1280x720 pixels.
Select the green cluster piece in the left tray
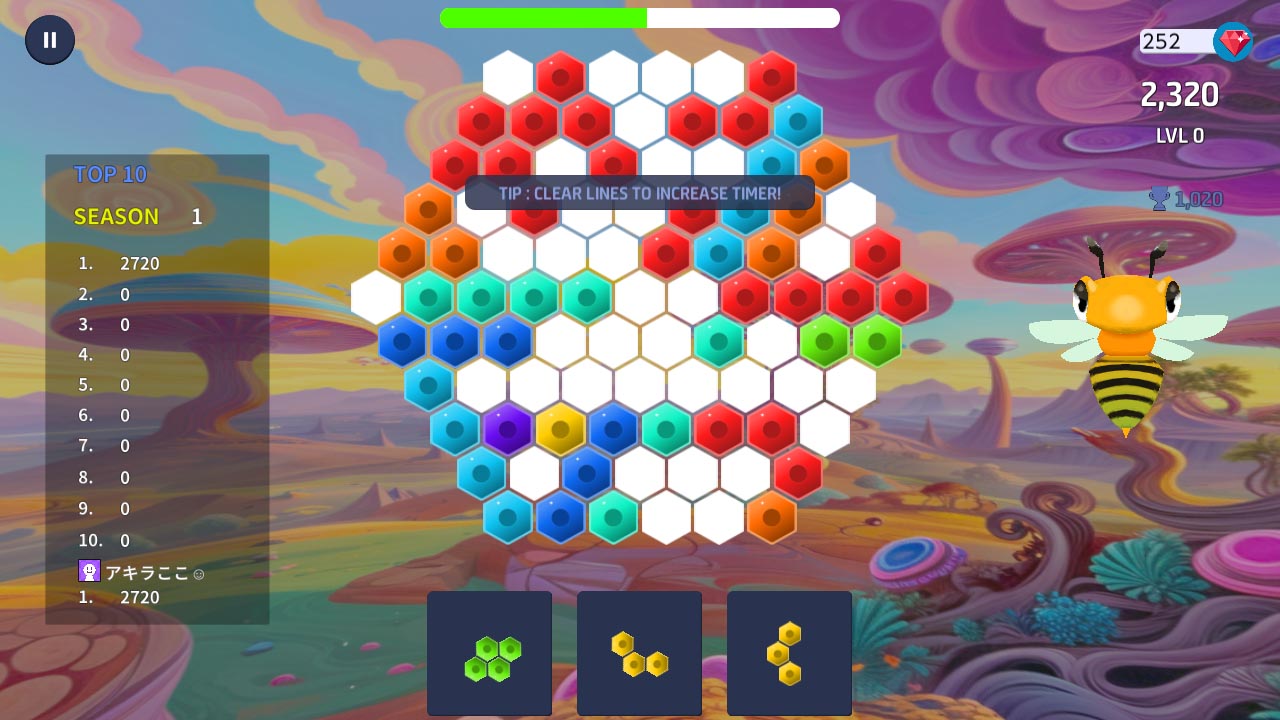[x=489, y=653]
